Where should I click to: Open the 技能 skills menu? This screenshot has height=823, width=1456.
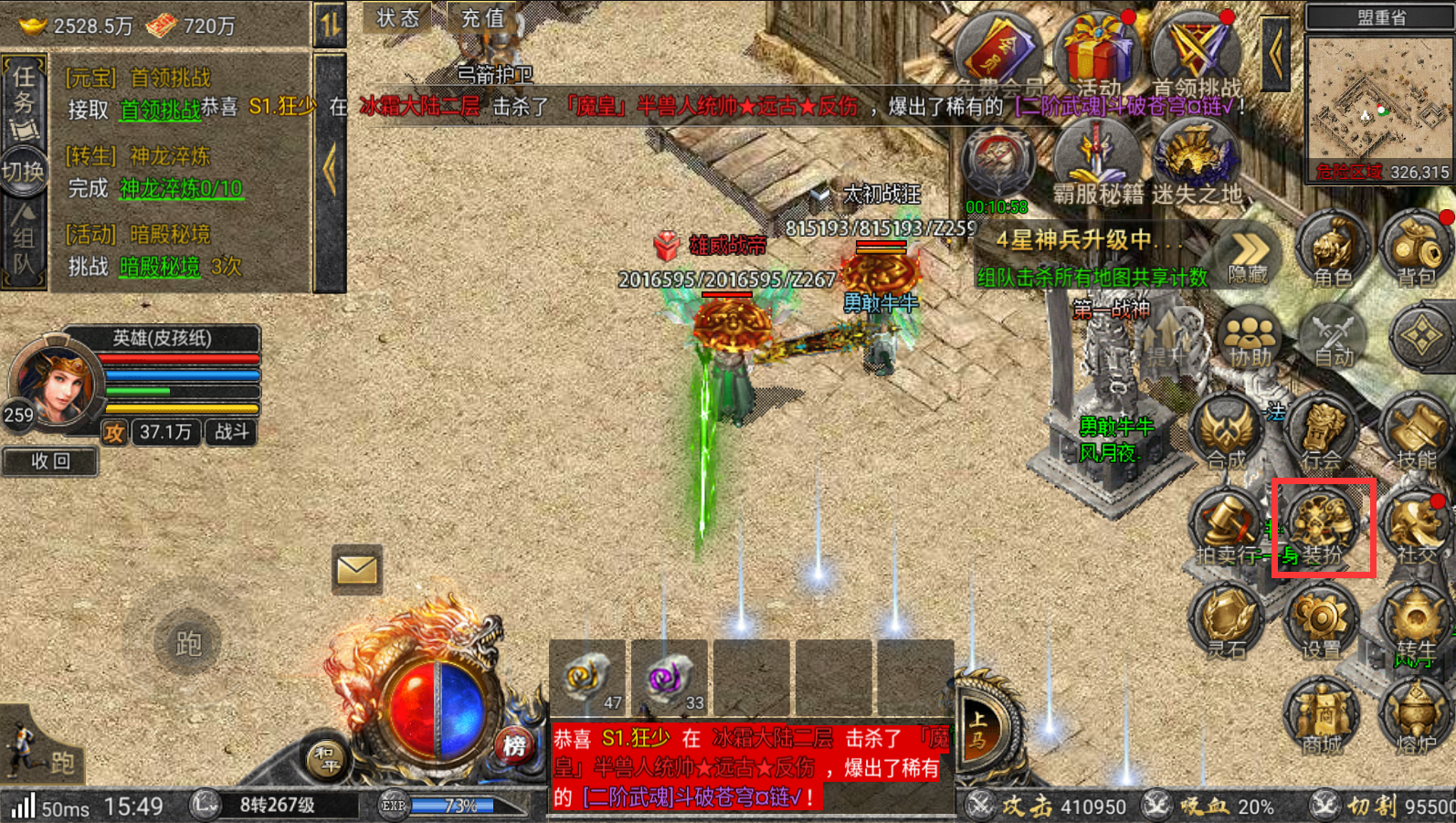pyautogui.click(x=1415, y=434)
